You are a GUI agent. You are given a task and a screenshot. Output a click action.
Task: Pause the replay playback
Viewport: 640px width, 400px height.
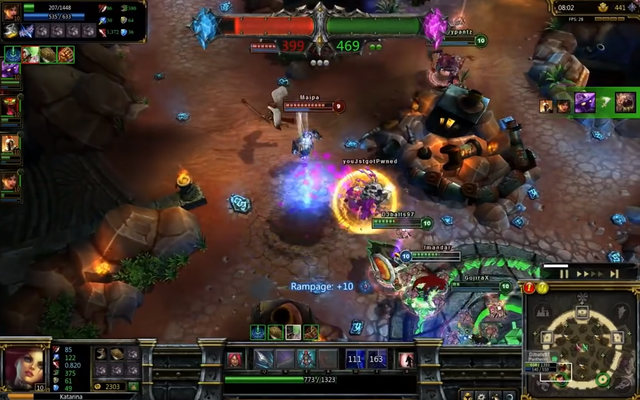[564, 273]
